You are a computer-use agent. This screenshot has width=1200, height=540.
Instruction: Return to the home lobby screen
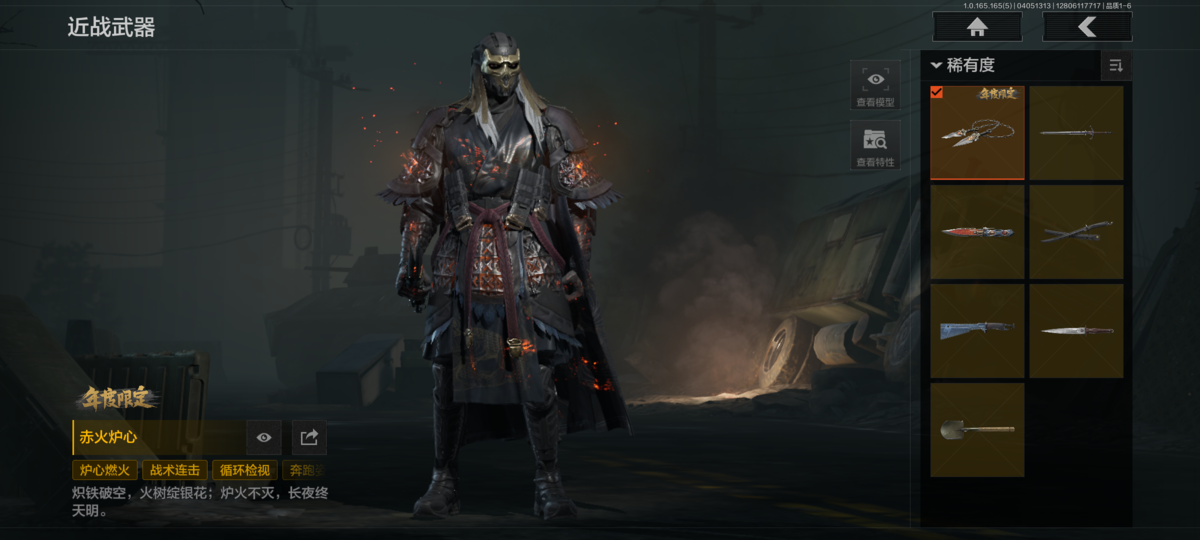(977, 27)
